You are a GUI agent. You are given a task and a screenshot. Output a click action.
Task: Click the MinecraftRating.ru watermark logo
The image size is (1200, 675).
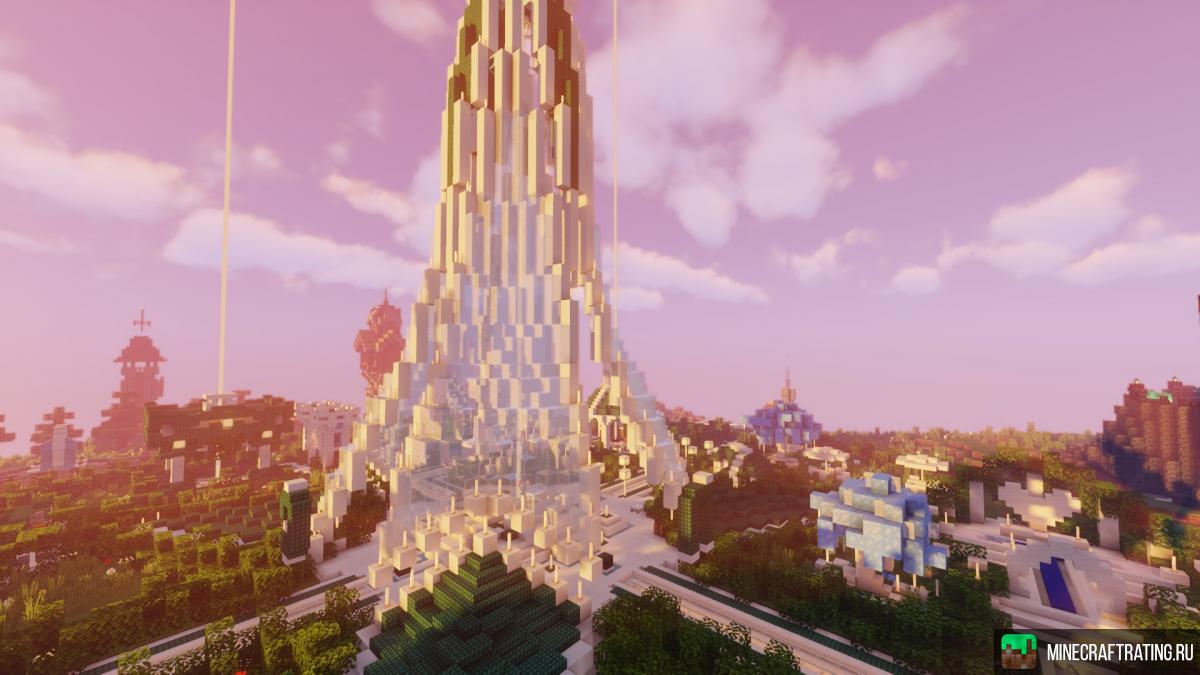tap(1019, 651)
